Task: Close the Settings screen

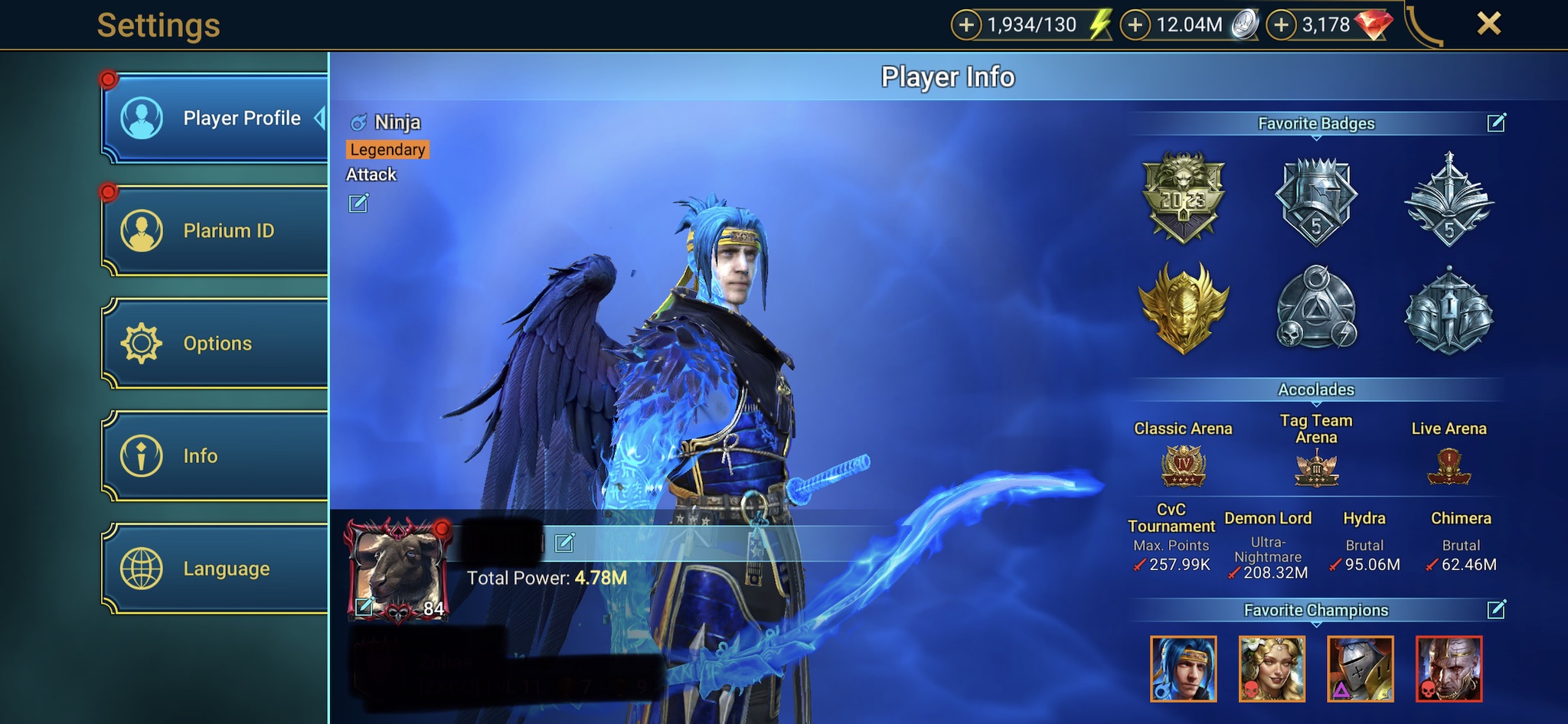Action: pos(1488,24)
